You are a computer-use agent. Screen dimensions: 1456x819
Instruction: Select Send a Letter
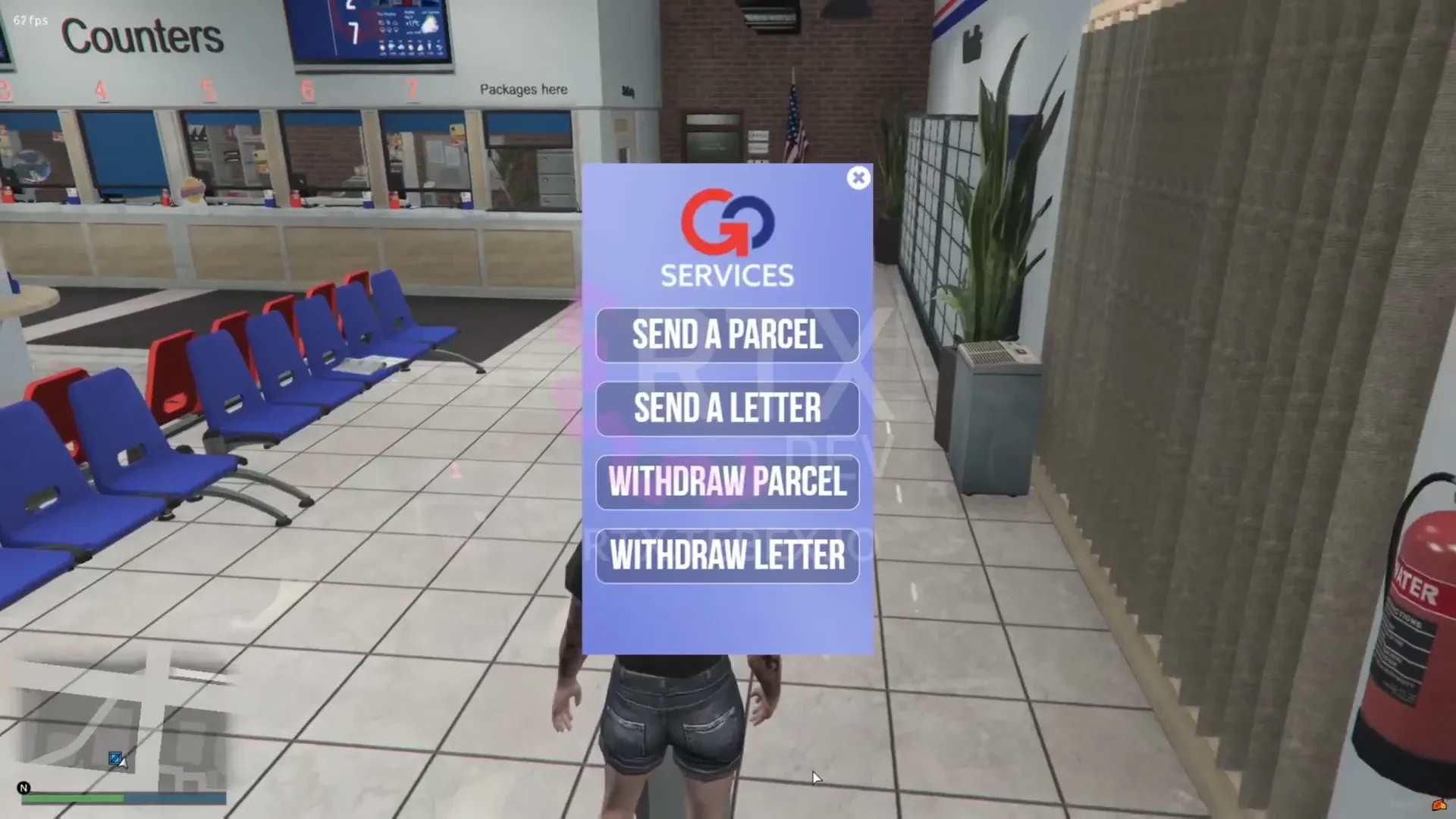point(727,409)
